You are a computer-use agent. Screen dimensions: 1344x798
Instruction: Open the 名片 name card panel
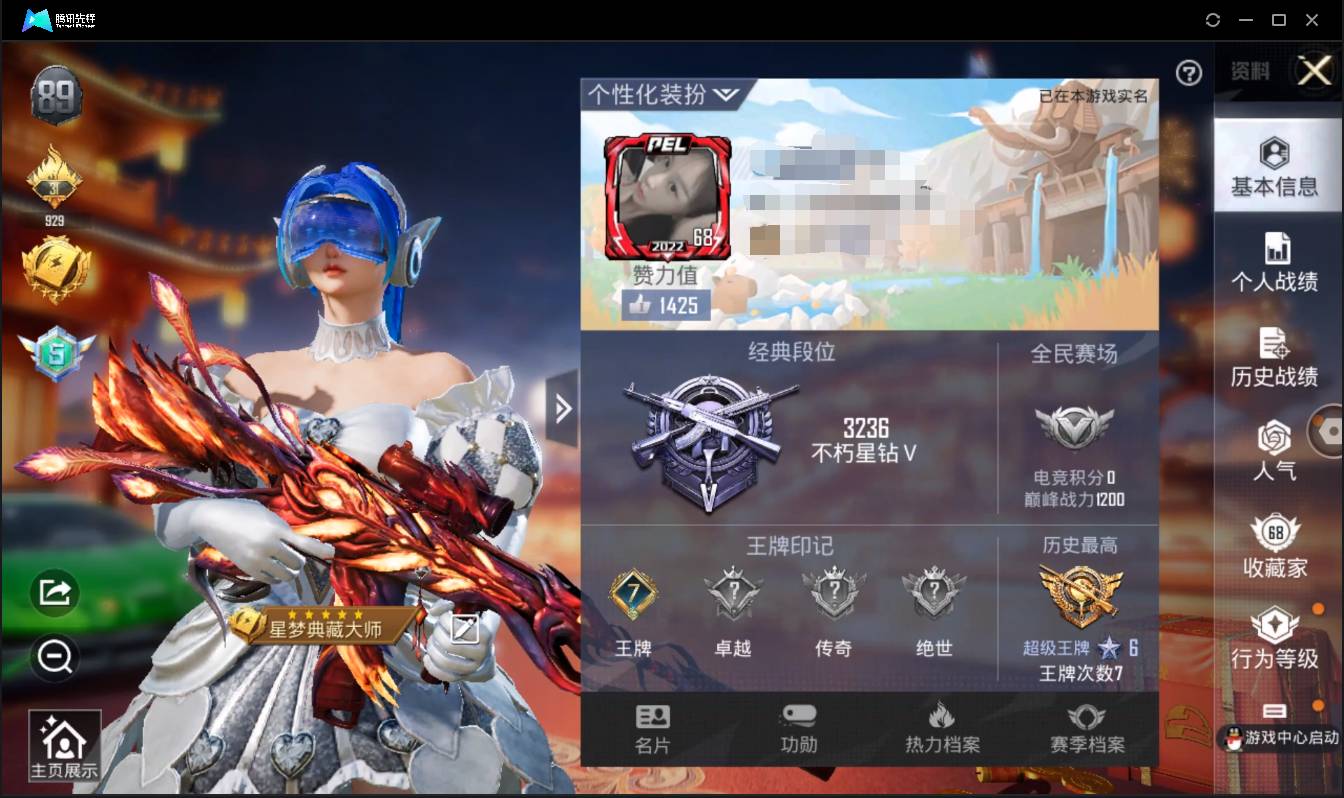(x=653, y=725)
